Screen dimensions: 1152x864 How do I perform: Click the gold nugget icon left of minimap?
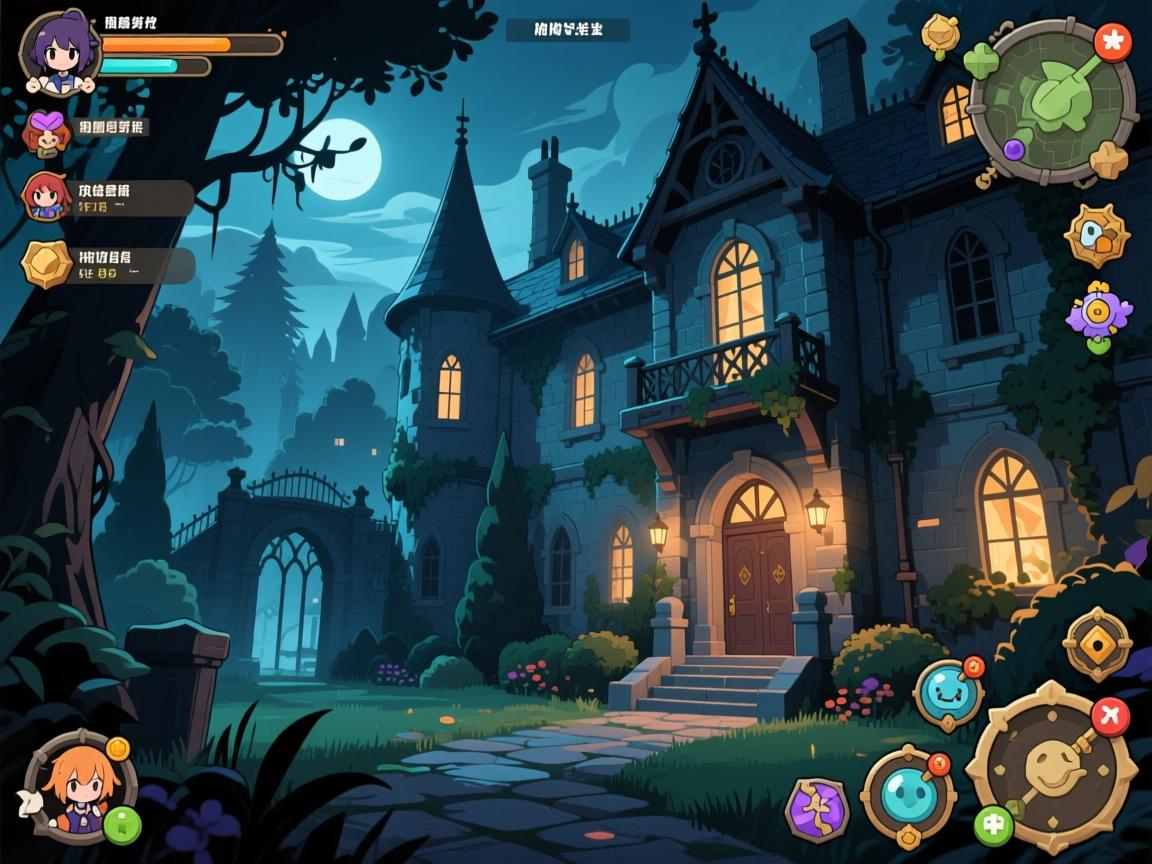(x=940, y=32)
